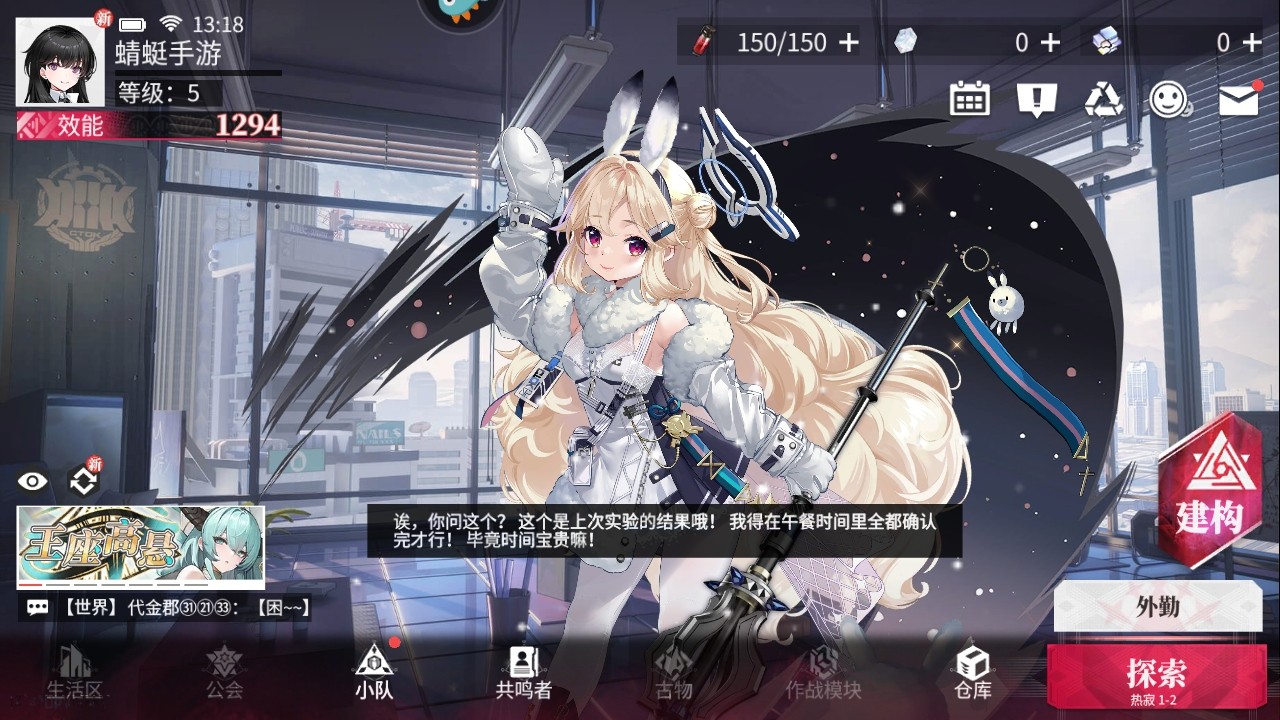Open the notice exclamation icon
This screenshot has height=720, width=1280.
click(1038, 99)
